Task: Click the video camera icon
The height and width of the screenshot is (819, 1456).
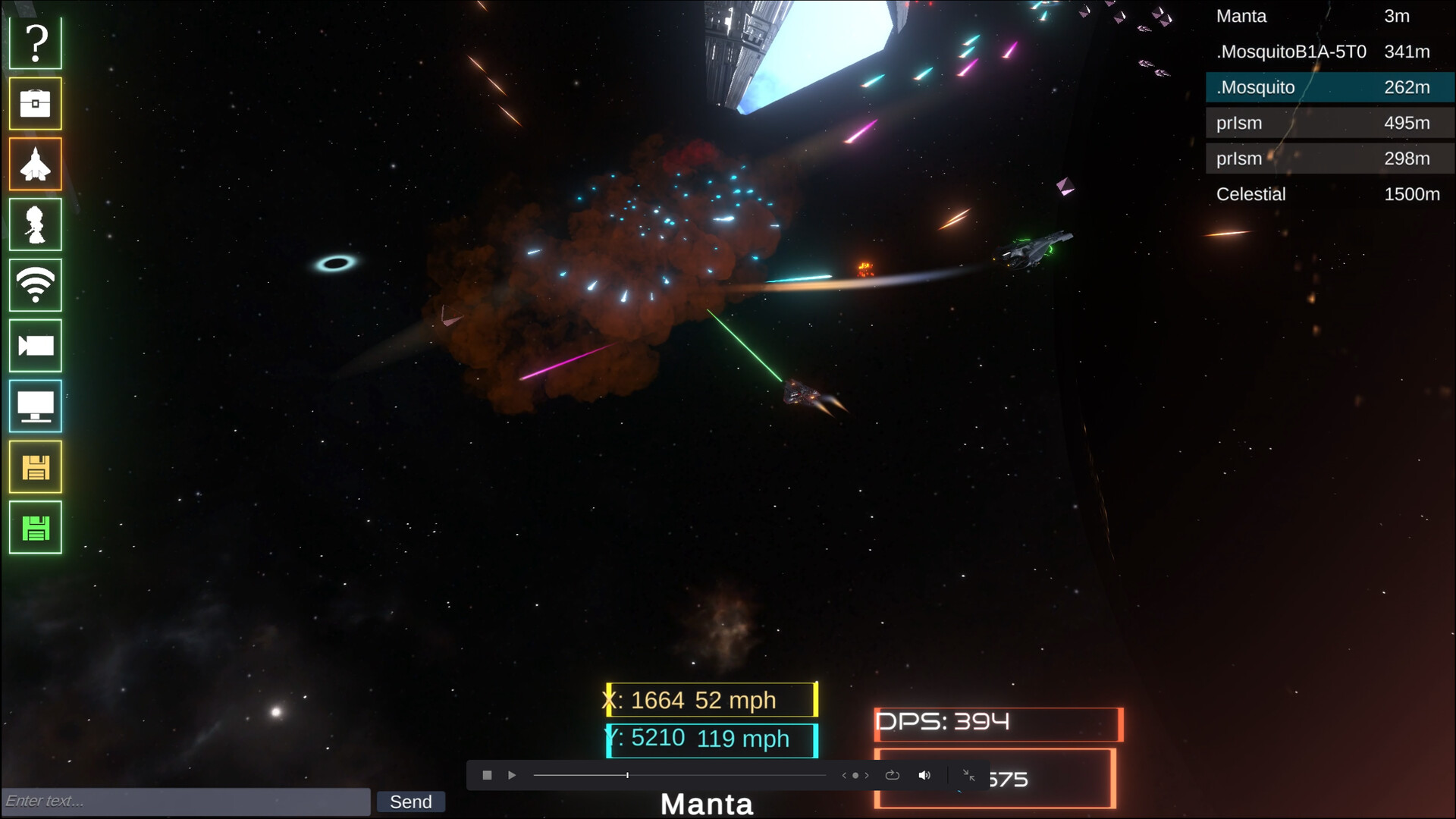Action: click(x=36, y=346)
